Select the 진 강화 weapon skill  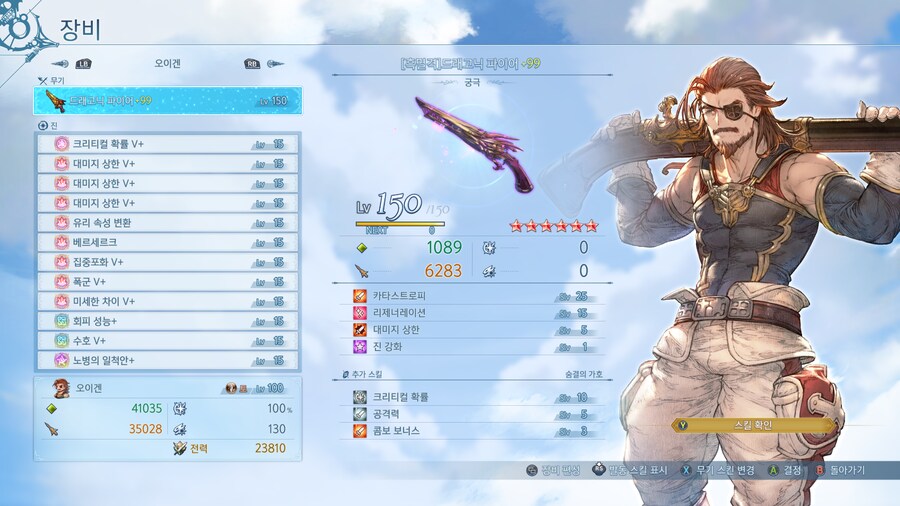(x=470, y=346)
